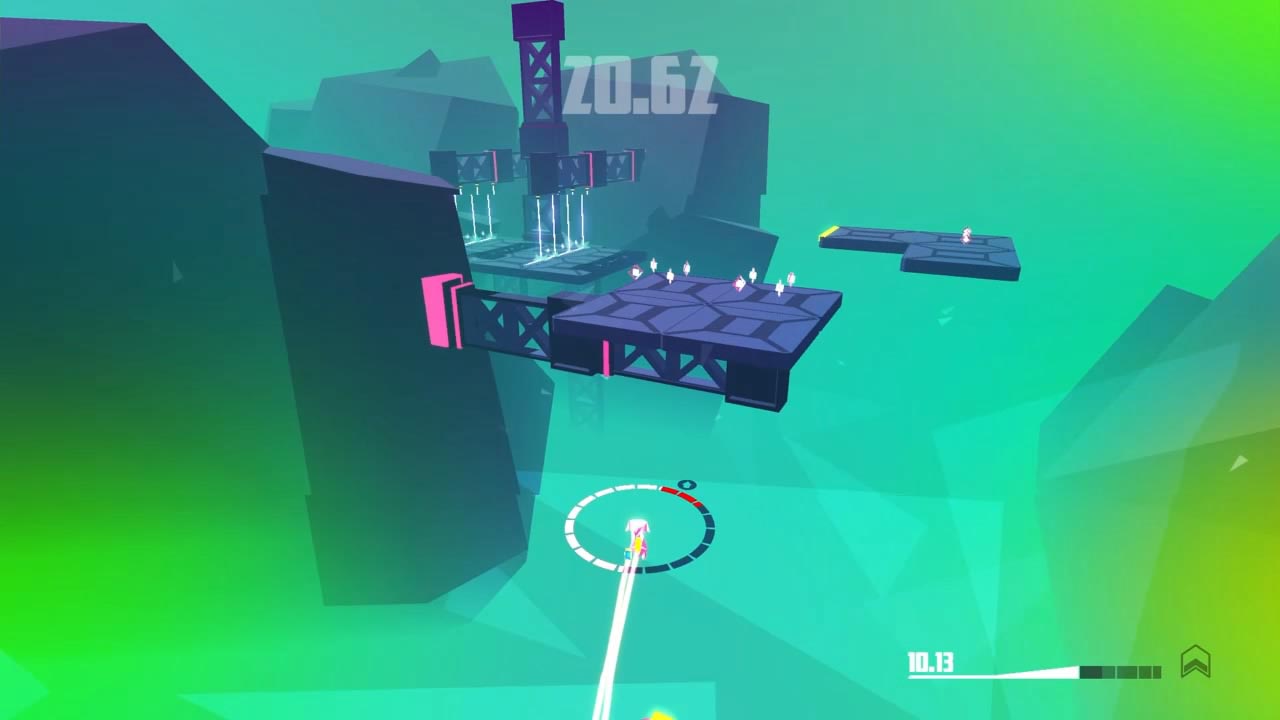Click the purple block atop the central tower
The image size is (1280, 720).
coord(537,18)
